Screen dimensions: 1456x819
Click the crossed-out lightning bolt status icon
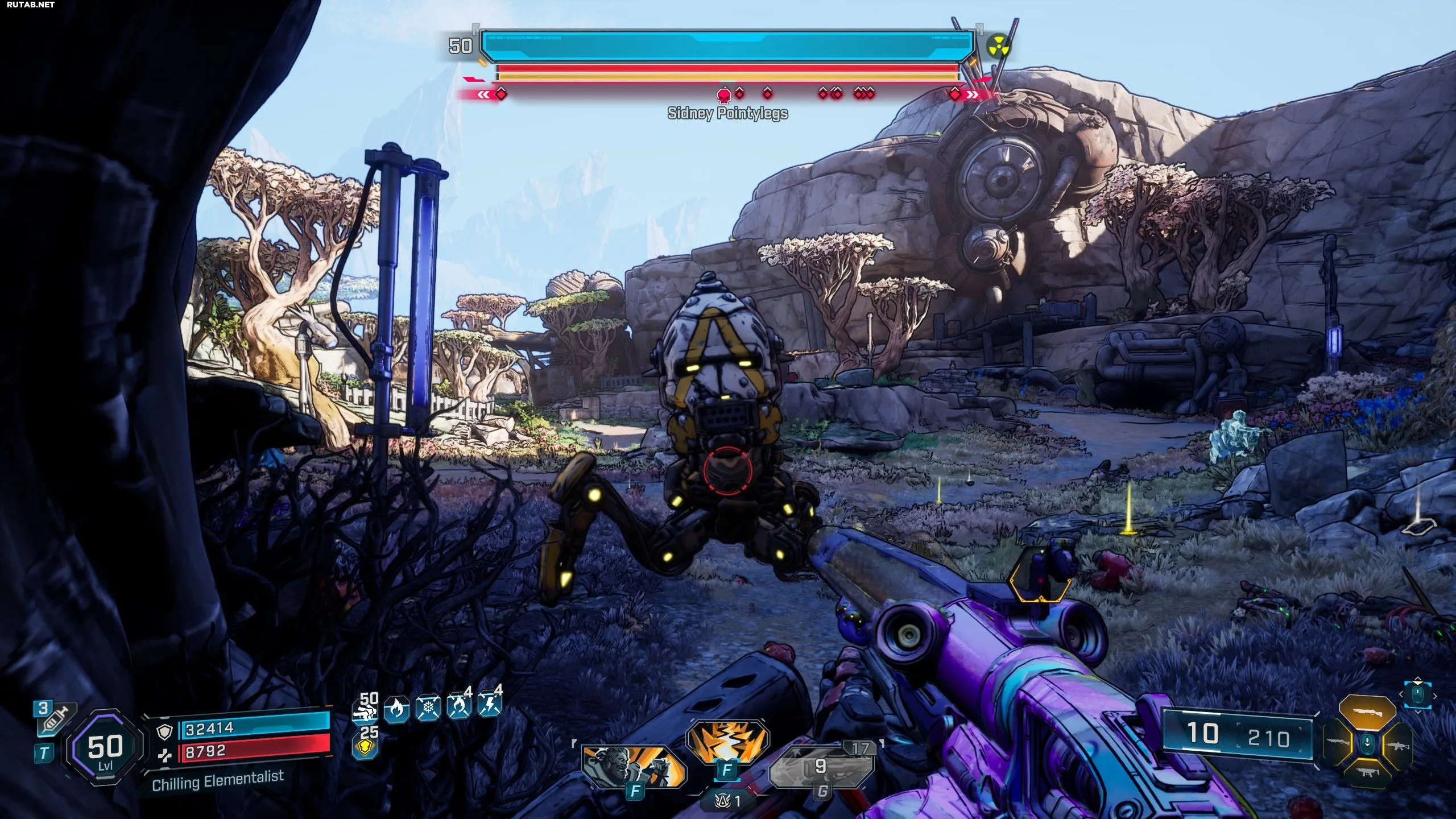(x=489, y=707)
